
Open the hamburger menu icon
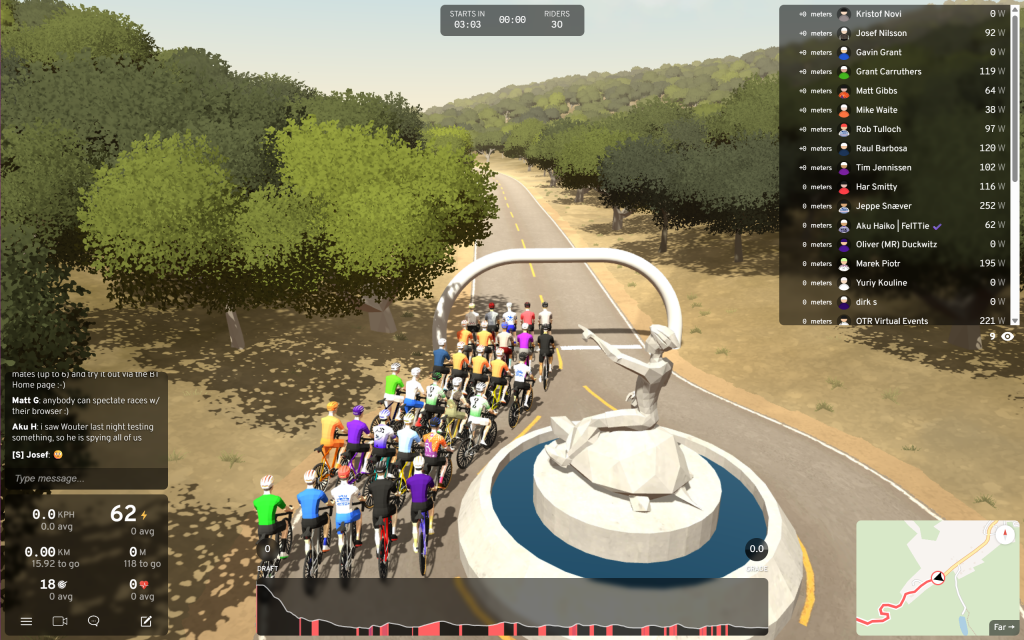[26, 621]
